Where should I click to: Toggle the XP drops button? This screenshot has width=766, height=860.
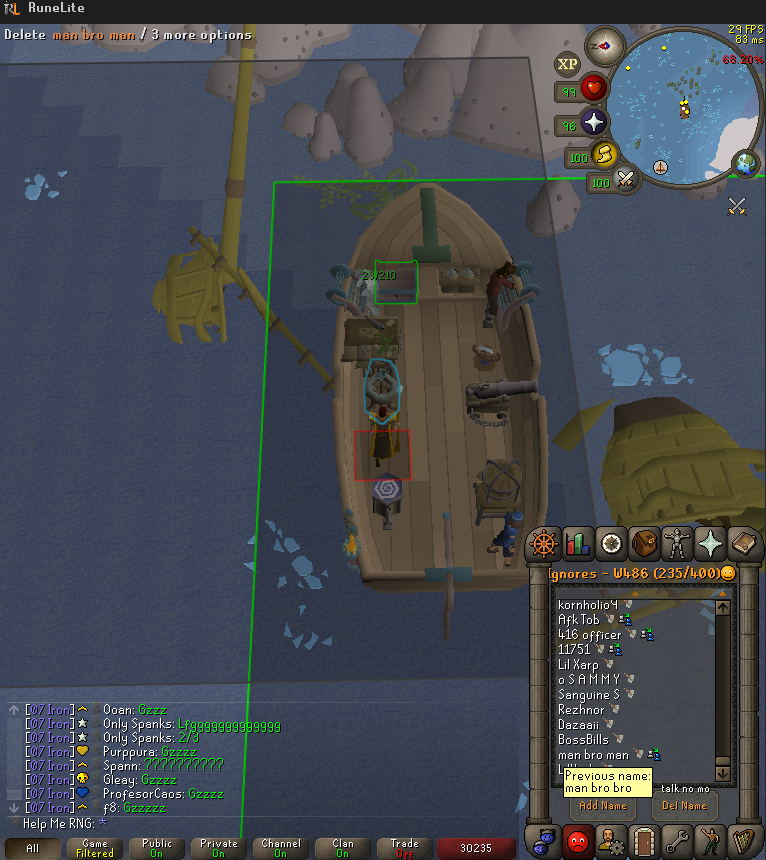click(568, 65)
